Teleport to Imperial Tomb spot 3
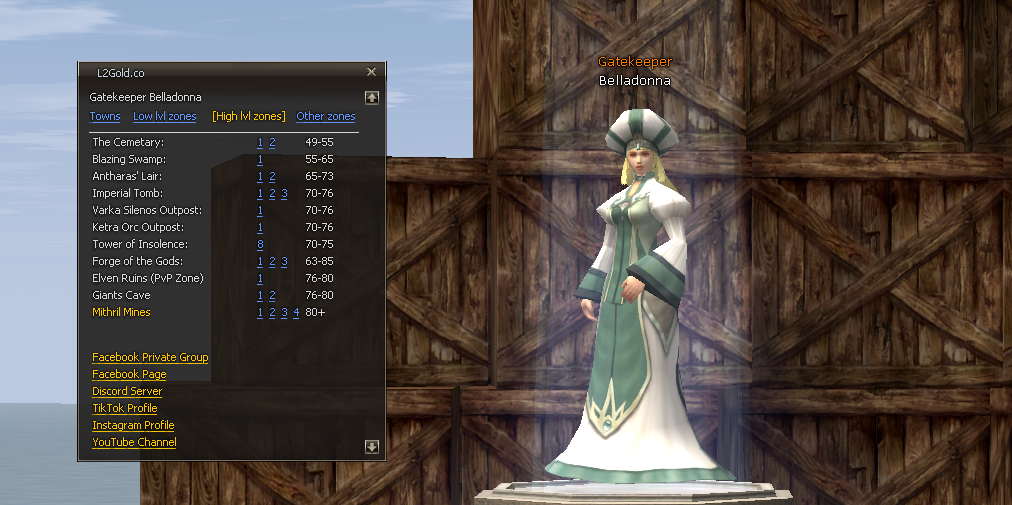Viewport: 1012px width, 505px height. (x=284, y=194)
